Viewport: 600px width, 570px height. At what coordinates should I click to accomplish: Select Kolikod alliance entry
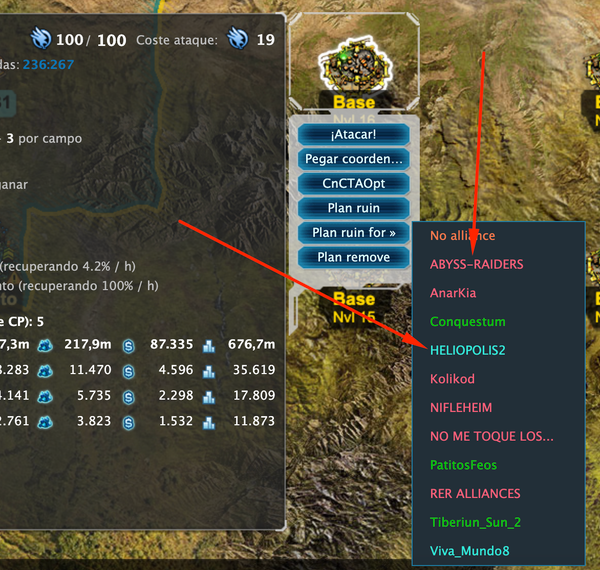pos(452,380)
